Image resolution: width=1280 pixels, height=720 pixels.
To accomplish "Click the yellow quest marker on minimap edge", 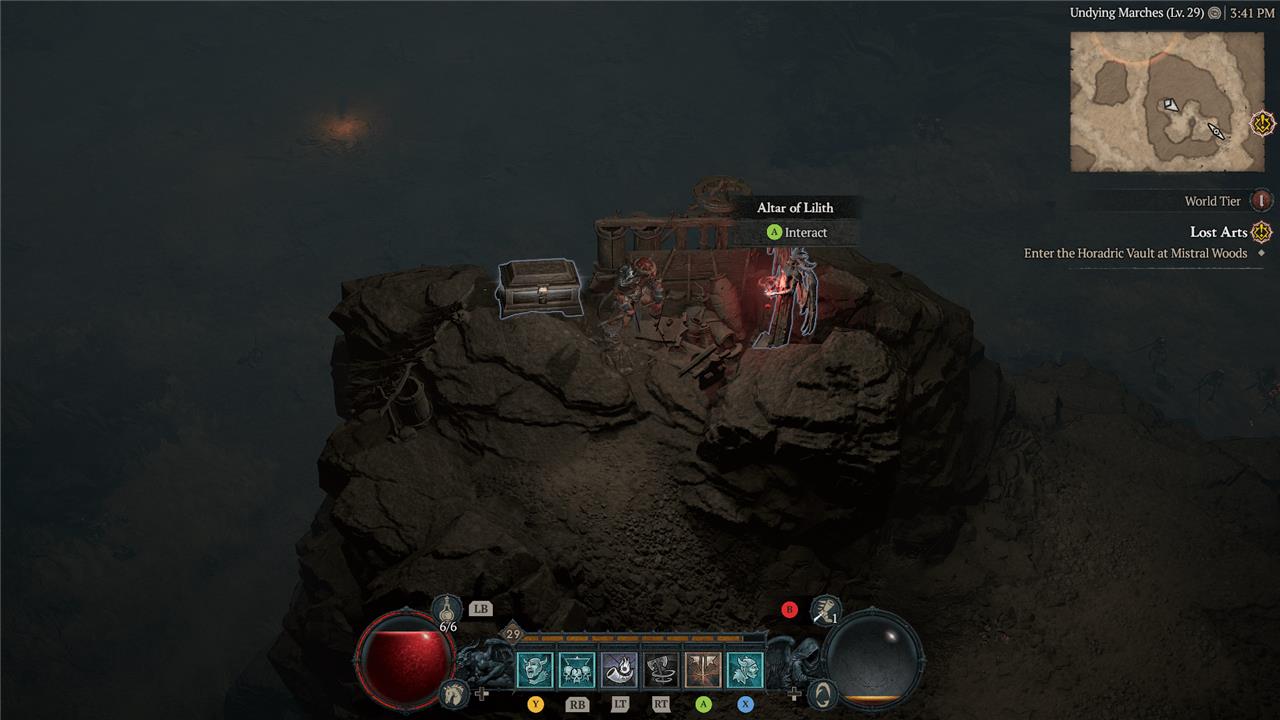I will tap(1264, 124).
